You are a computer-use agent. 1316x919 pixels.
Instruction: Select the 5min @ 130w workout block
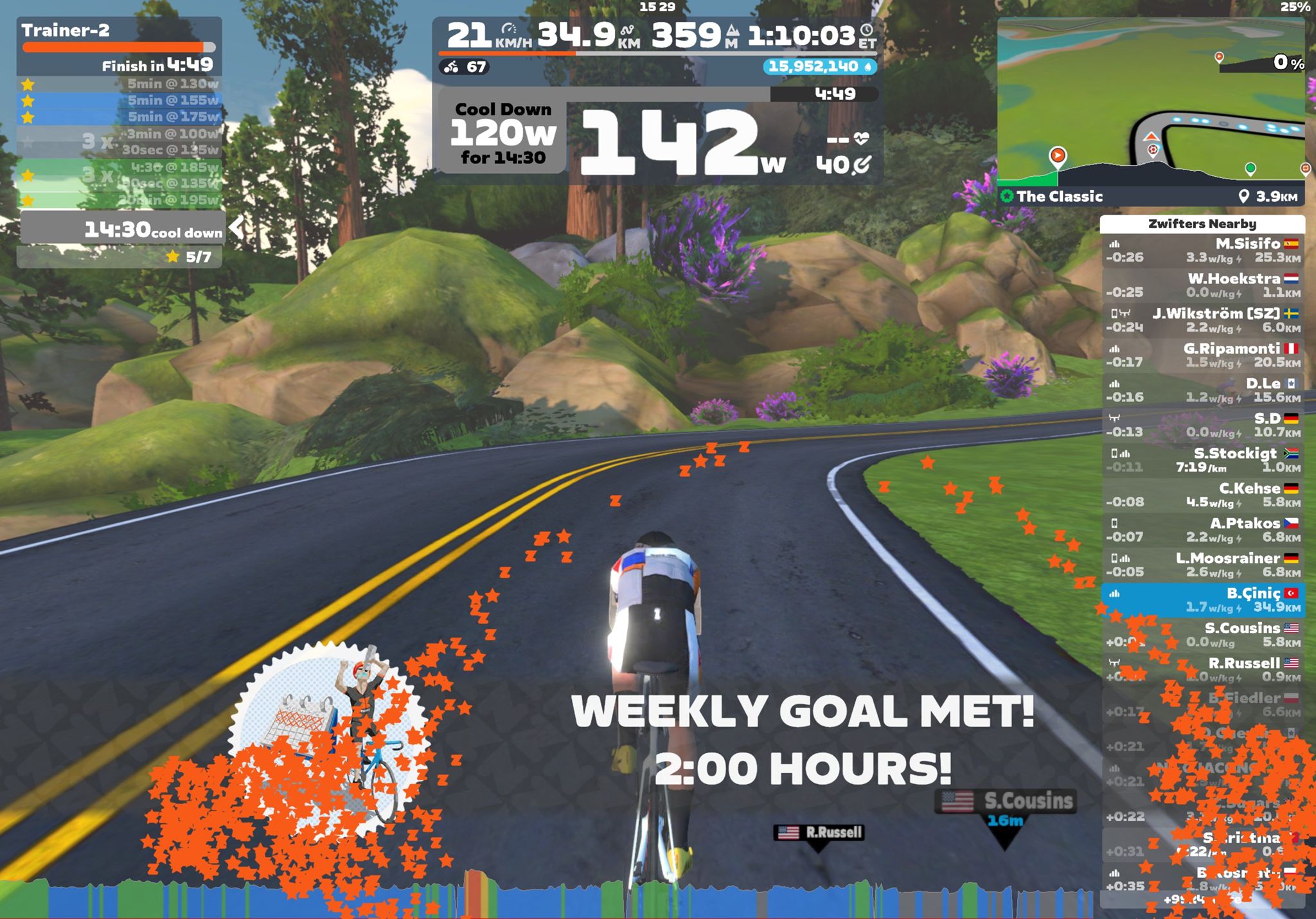point(120,84)
